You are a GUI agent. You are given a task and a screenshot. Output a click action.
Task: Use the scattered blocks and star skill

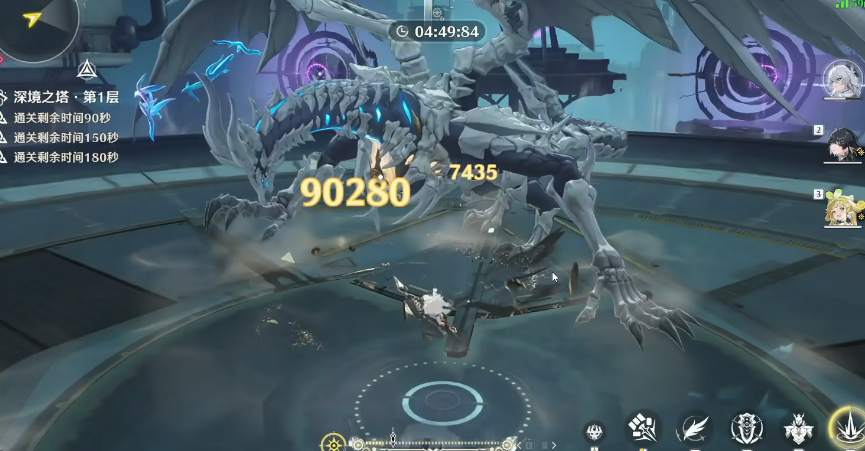click(x=643, y=429)
